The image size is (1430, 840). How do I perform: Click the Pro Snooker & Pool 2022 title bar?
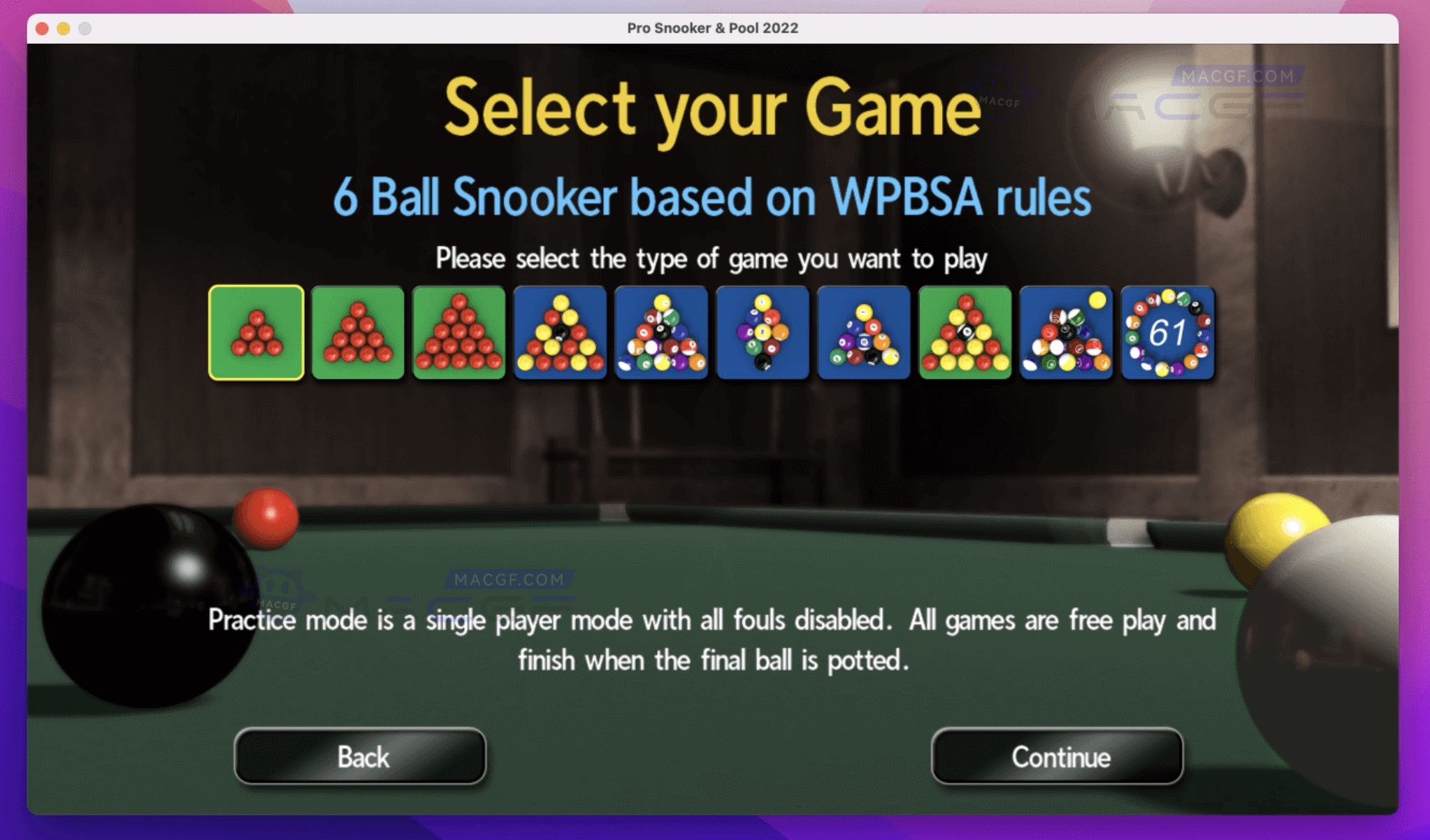coord(712,29)
